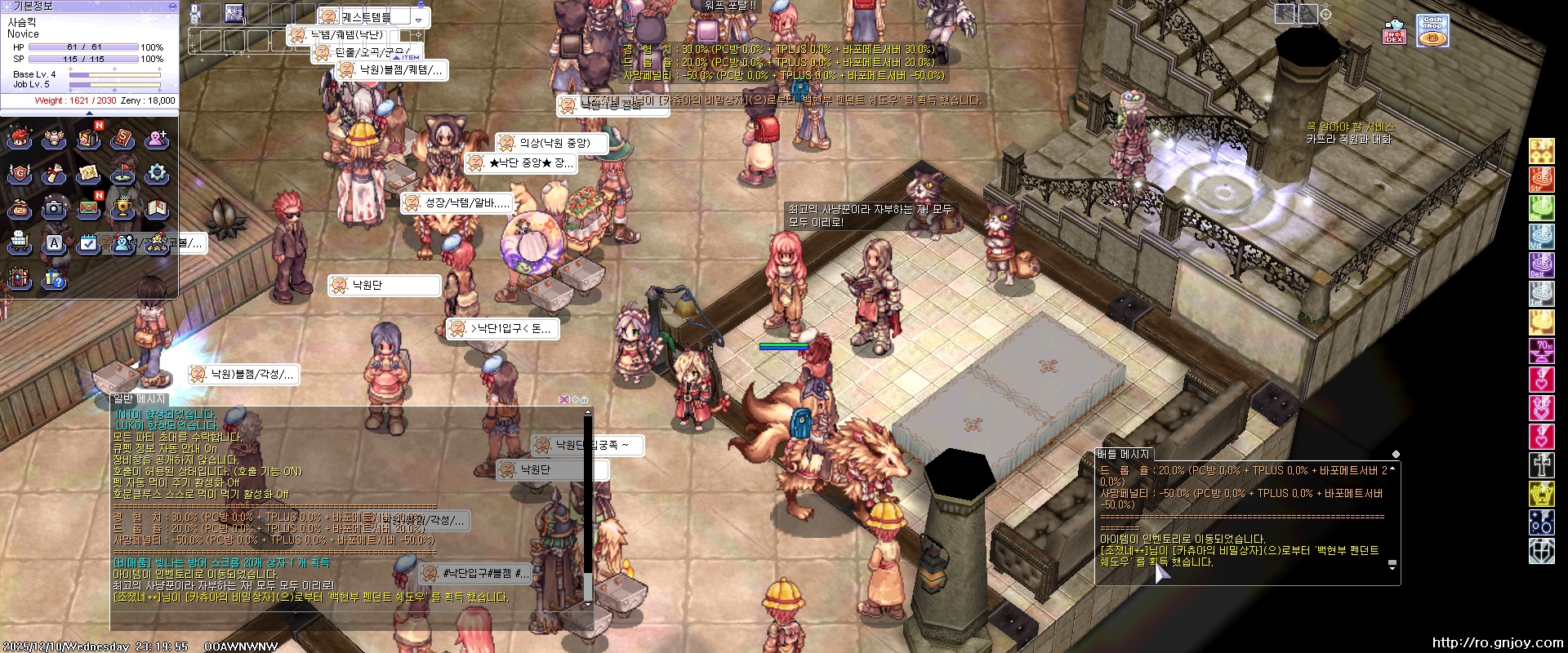Image resolution: width=1568 pixels, height=653 pixels.
Task: Open the red-haired character info icon
Action: (20, 140)
